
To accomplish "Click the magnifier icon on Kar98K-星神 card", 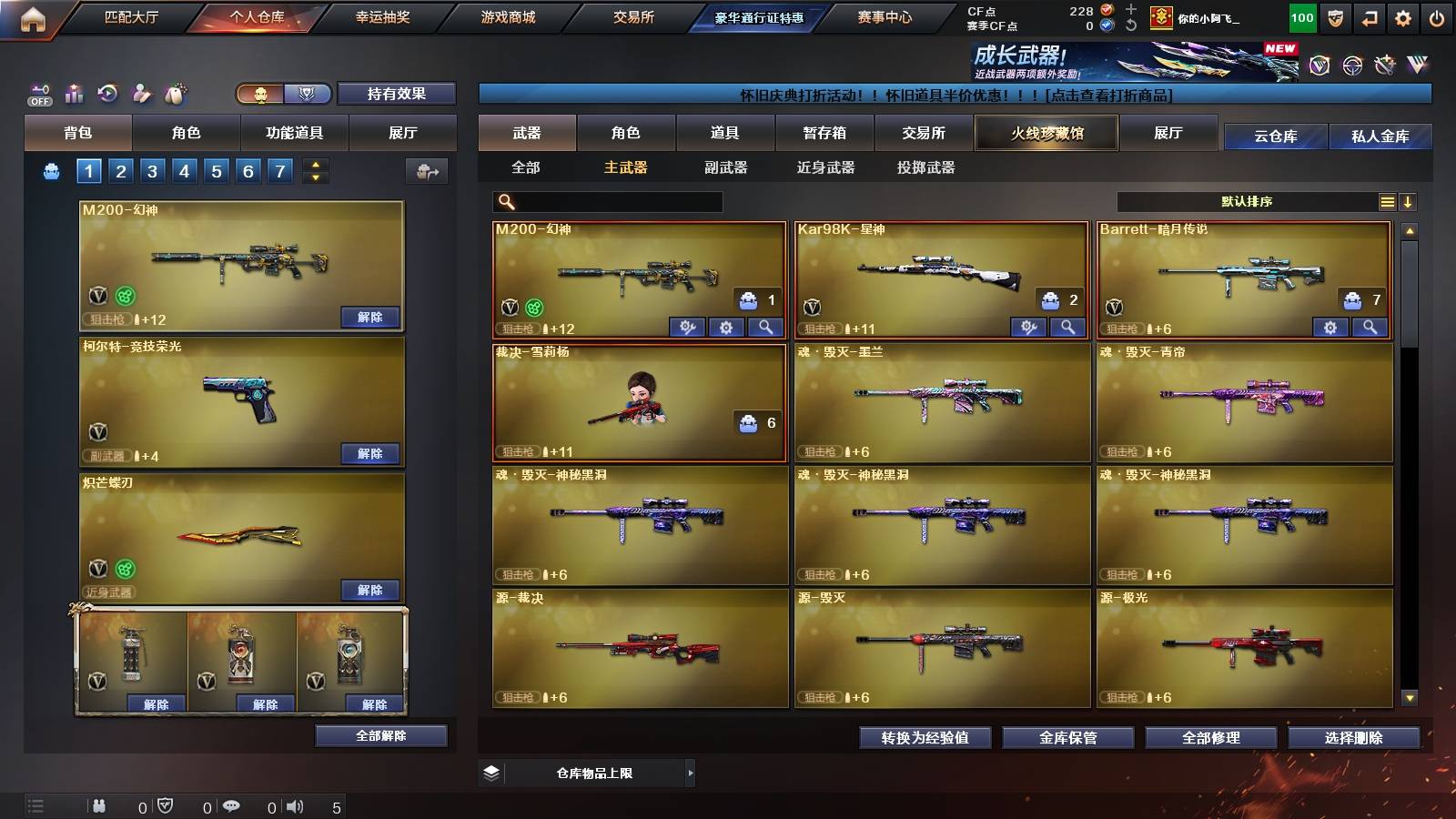I will (1065, 325).
